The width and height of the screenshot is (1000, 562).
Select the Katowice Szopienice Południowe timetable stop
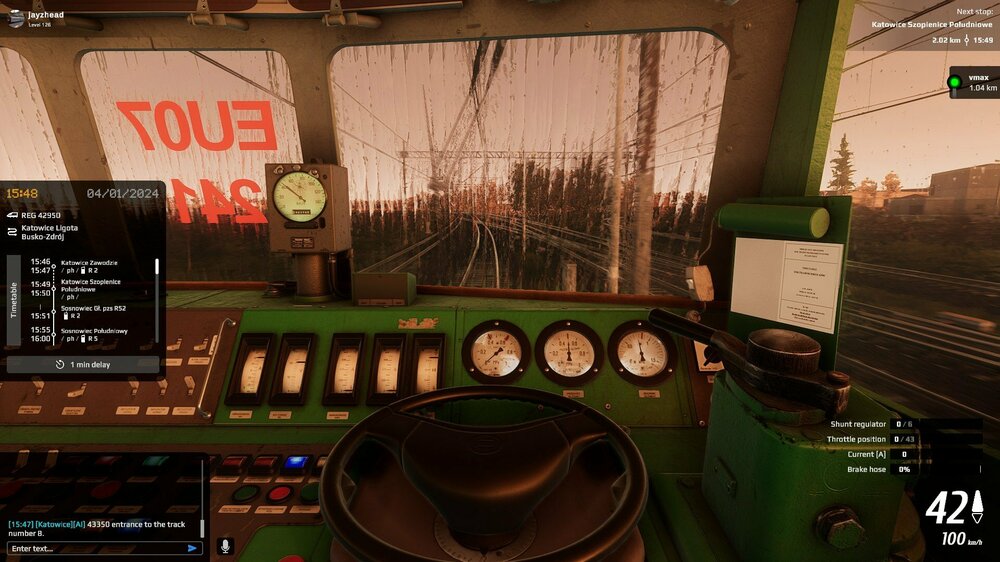[90, 287]
